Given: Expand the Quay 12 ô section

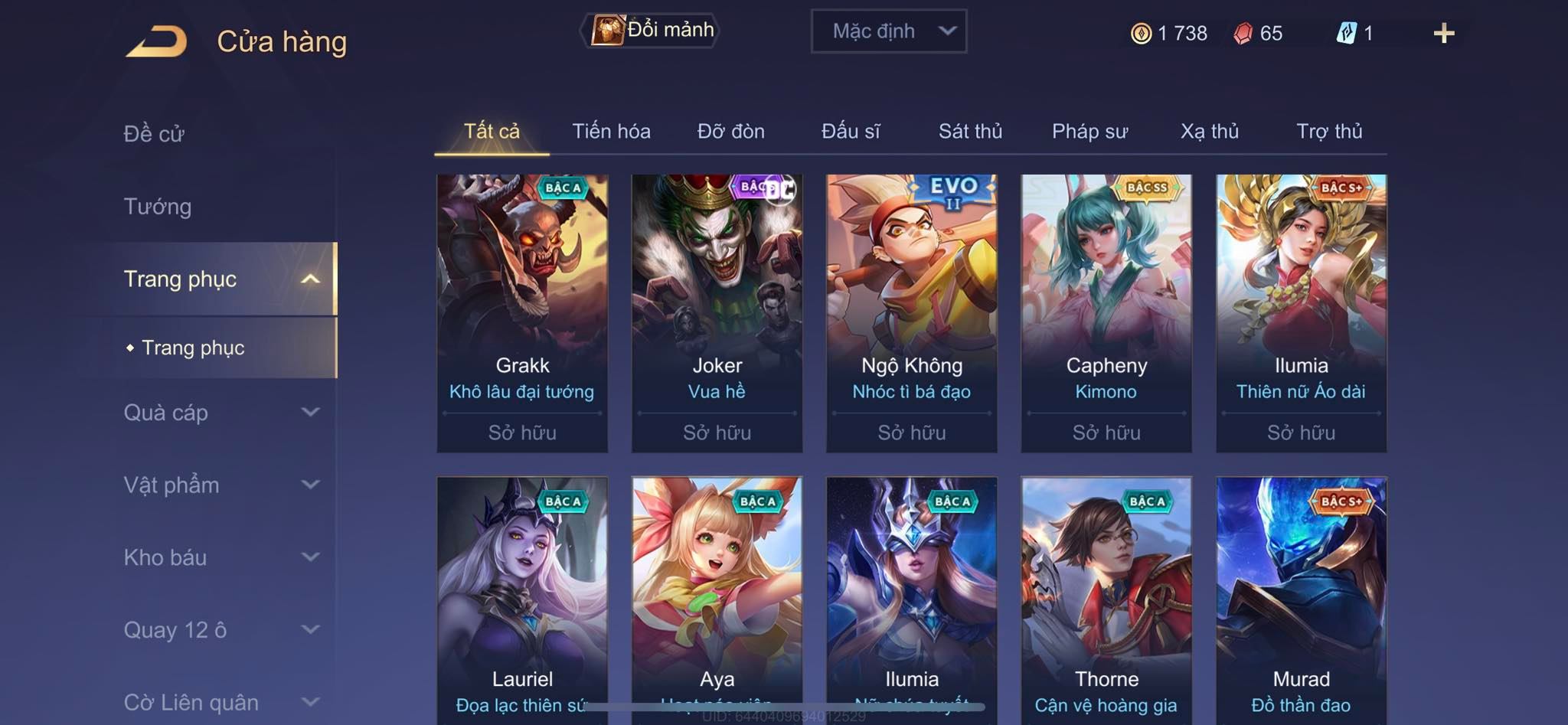Looking at the screenshot, I should 220,630.
